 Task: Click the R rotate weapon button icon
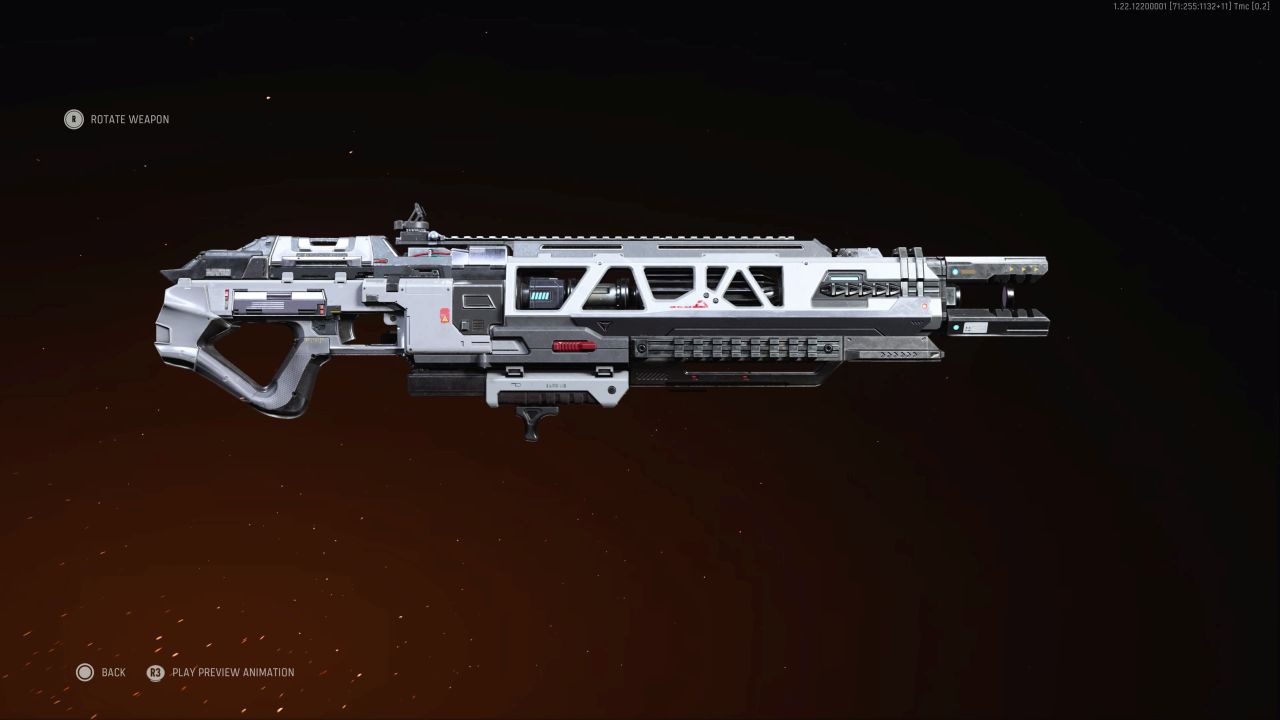coord(72,119)
